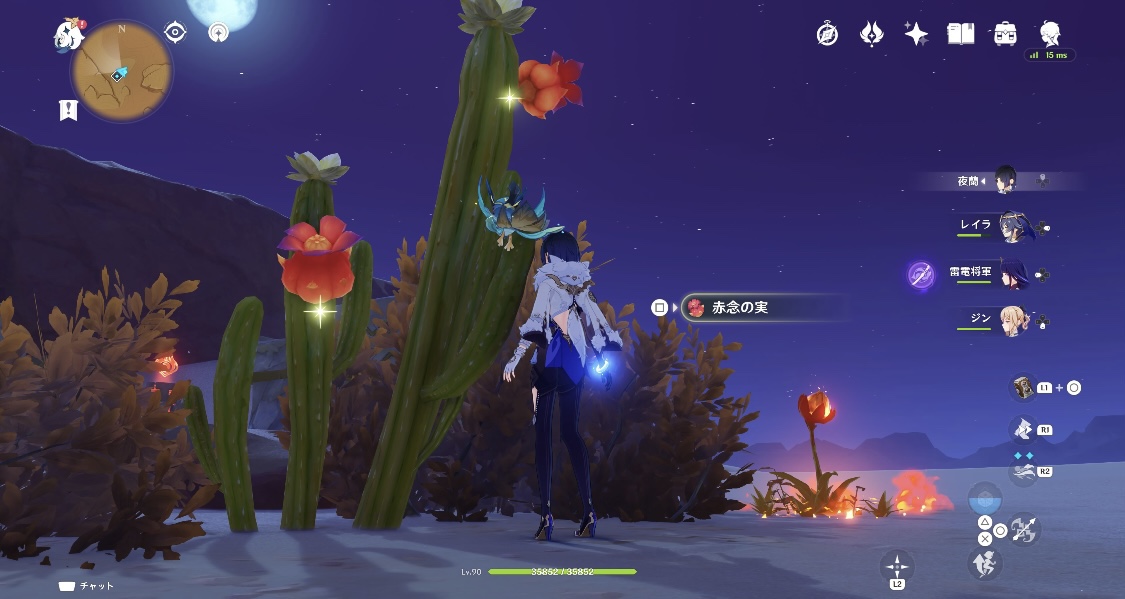Activate the elemental skill icon

tap(1021, 429)
